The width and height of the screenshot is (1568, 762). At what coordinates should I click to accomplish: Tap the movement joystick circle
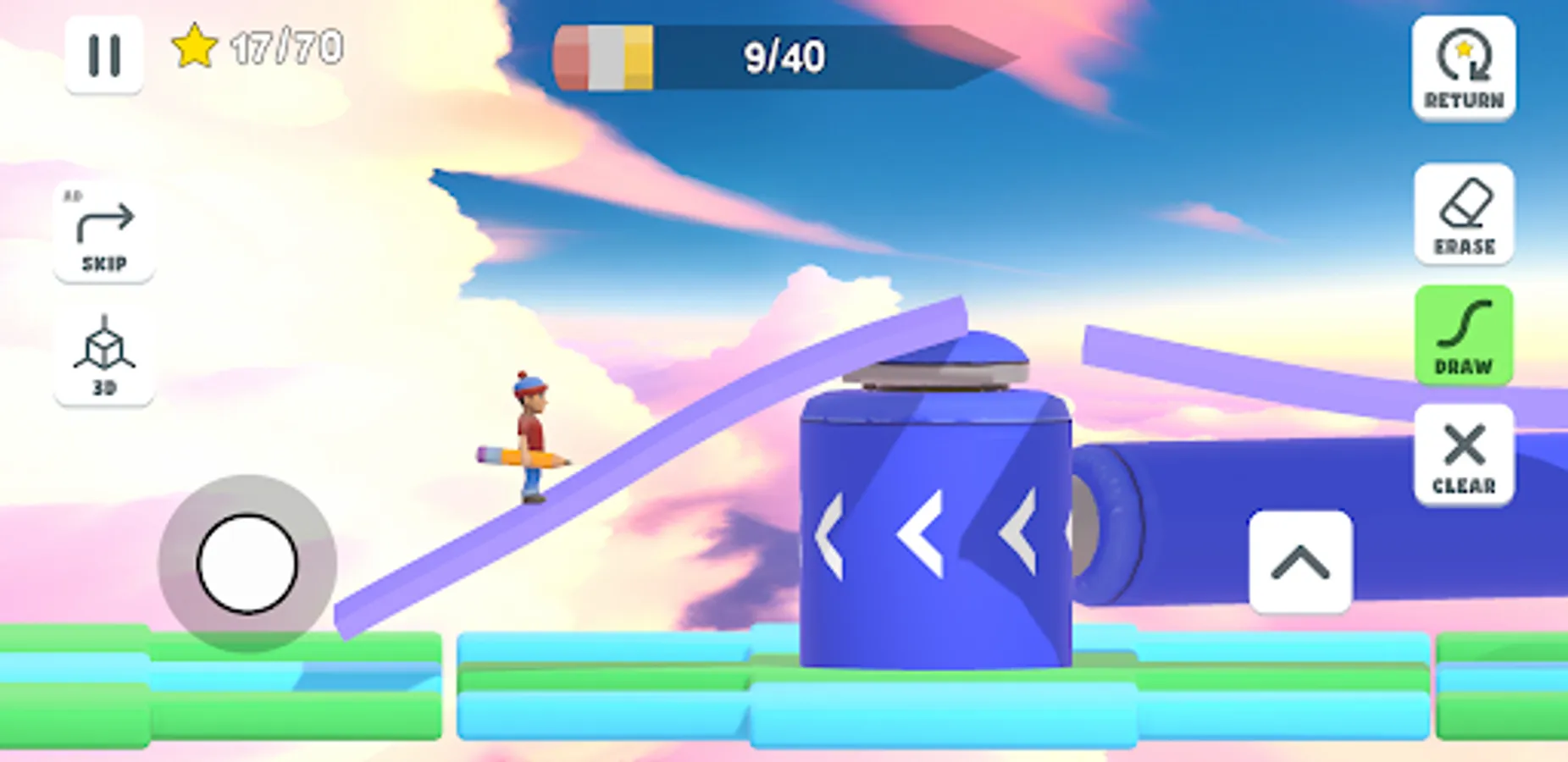(247, 565)
